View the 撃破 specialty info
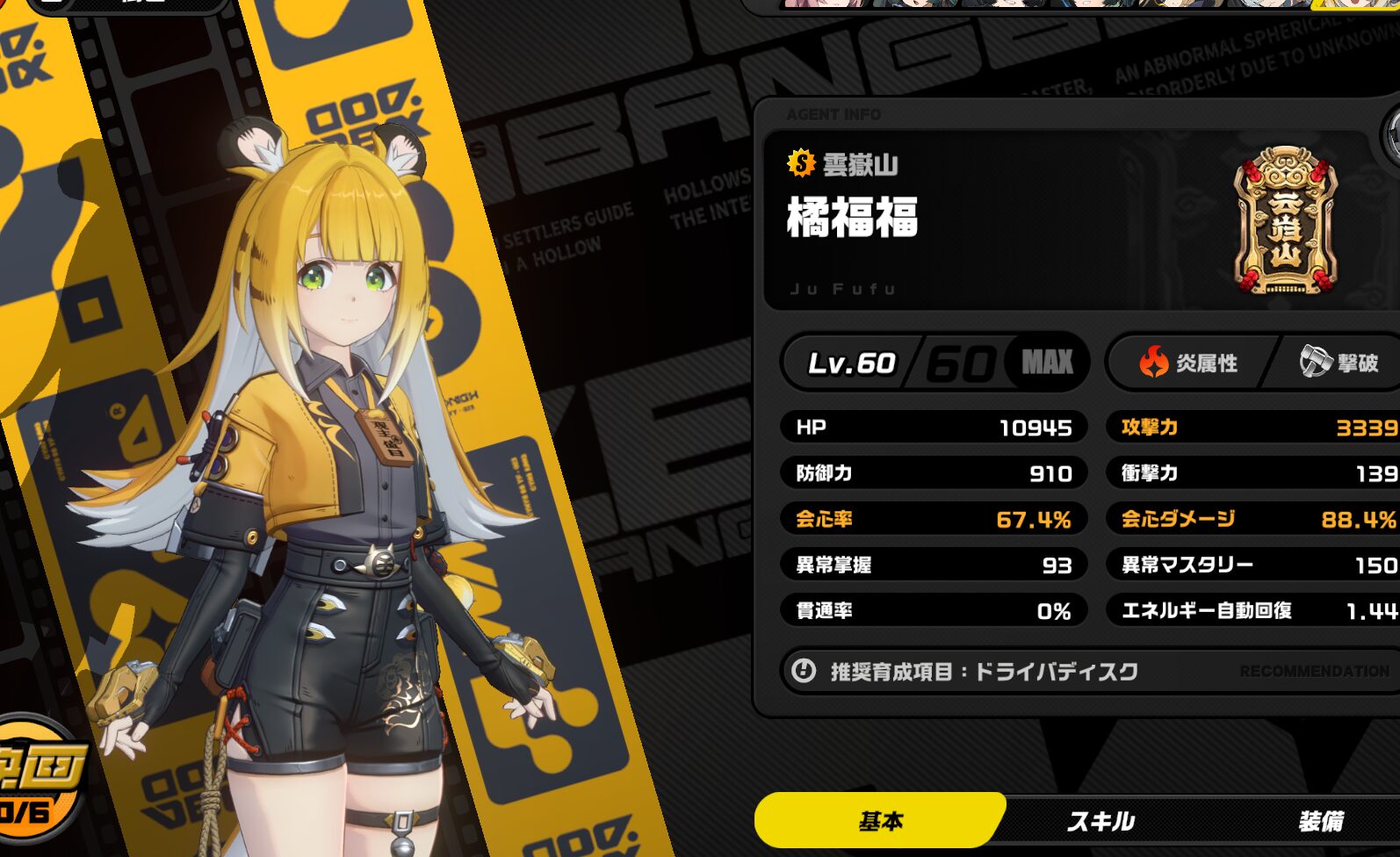Viewport: 1400px width, 857px height. coord(1339,362)
